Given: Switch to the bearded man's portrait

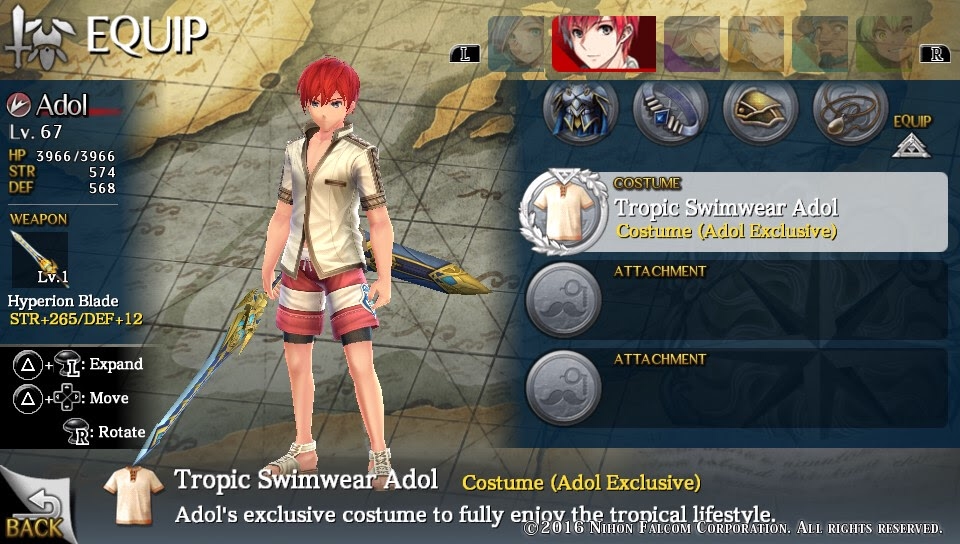Looking at the screenshot, I should [x=820, y=44].
